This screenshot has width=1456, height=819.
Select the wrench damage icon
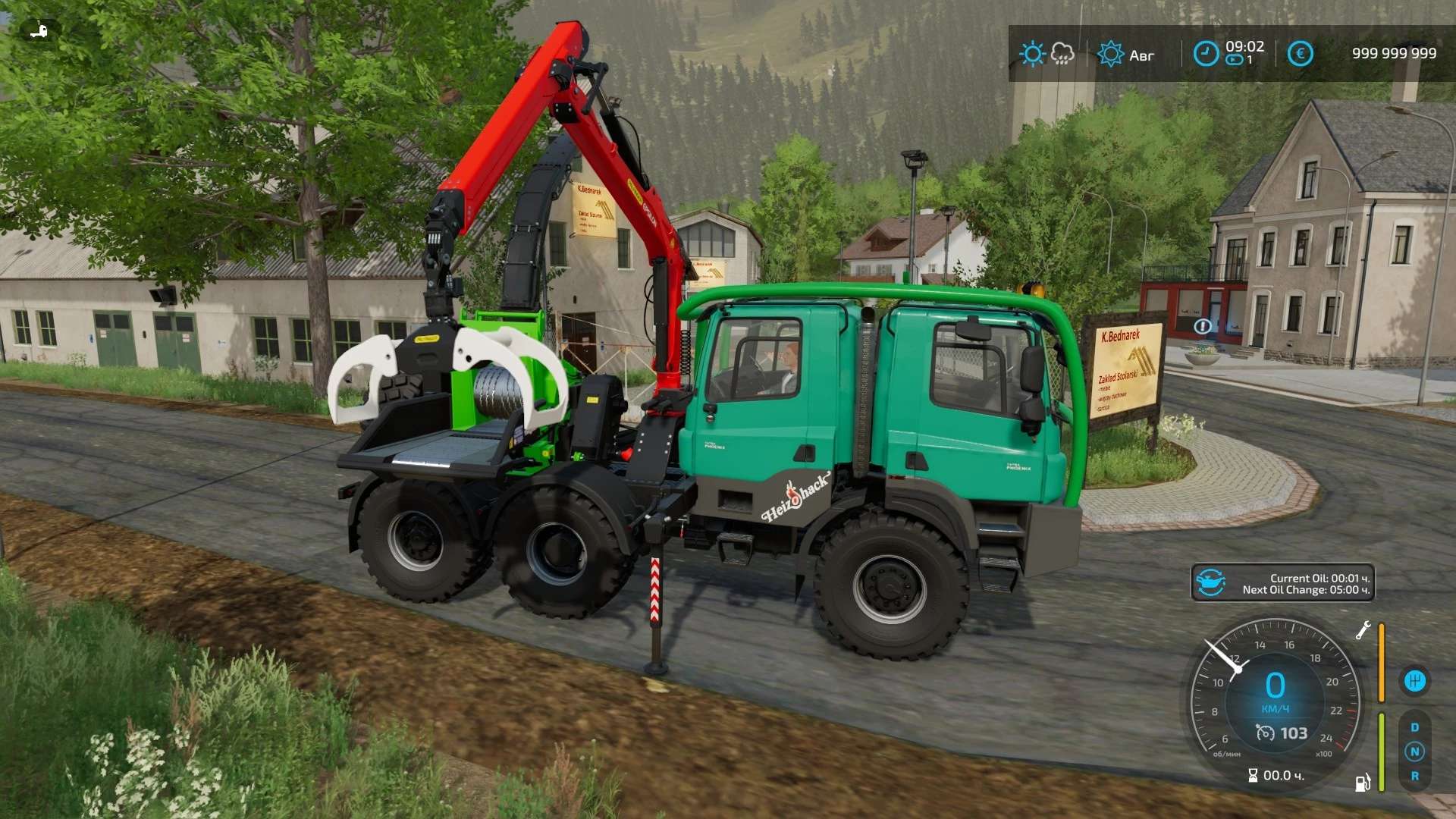[x=1363, y=630]
